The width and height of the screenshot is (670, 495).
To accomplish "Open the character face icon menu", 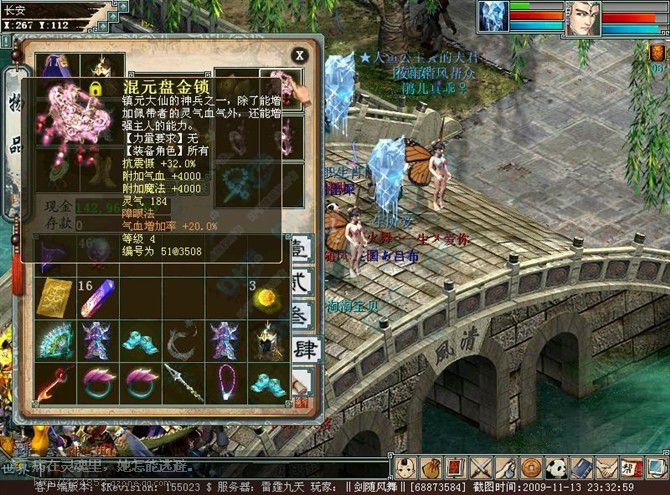I will tap(404, 467).
